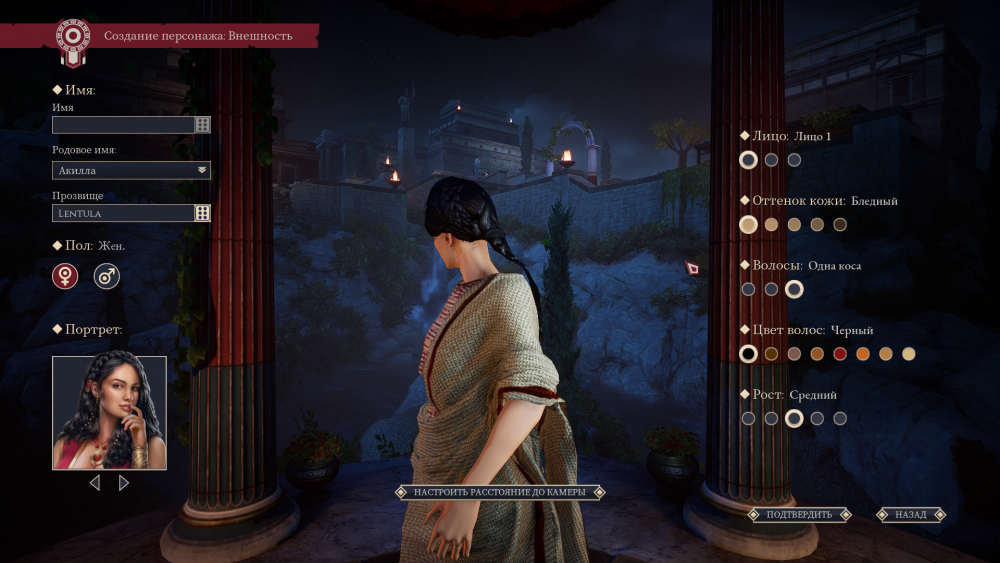The image size is (1000, 563).
Task: Go back with the Назад button
Action: tap(911, 515)
